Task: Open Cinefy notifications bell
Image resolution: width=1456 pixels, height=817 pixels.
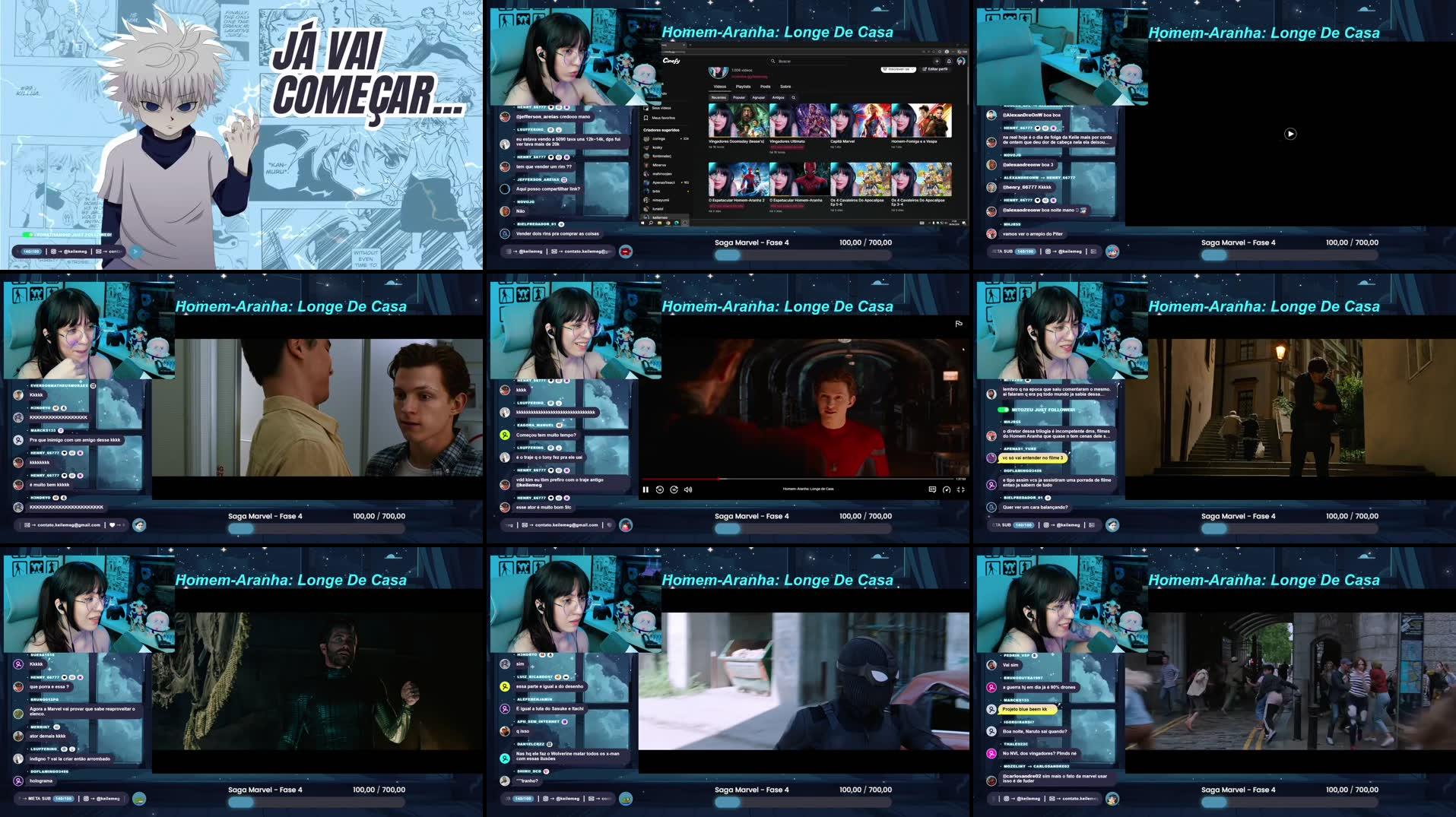Action: point(950,62)
